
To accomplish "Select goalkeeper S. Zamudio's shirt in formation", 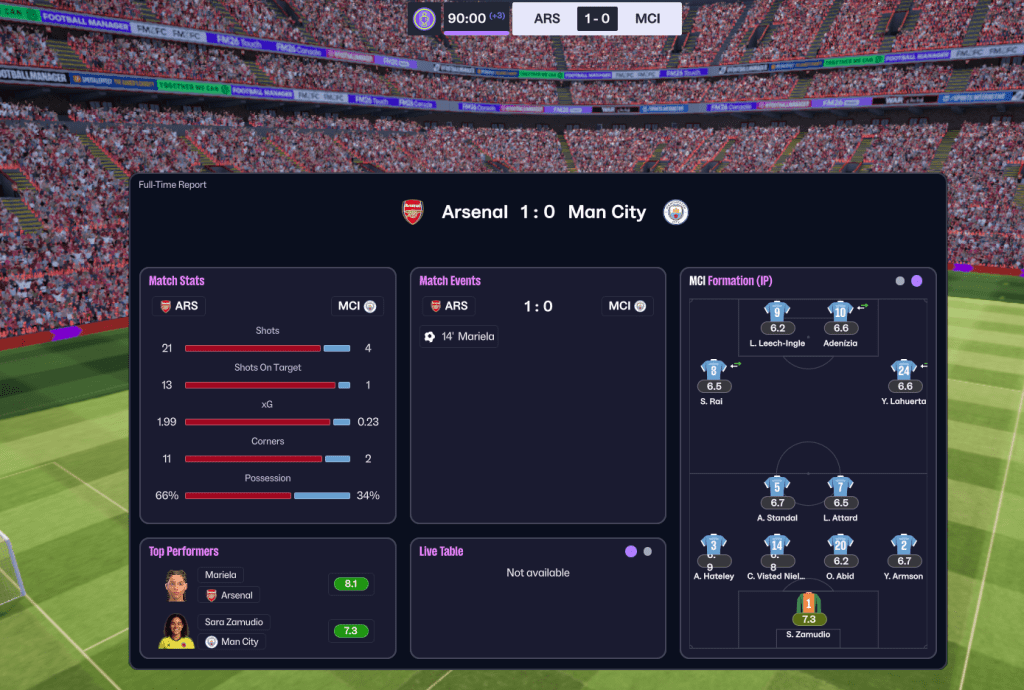I will tap(808, 604).
